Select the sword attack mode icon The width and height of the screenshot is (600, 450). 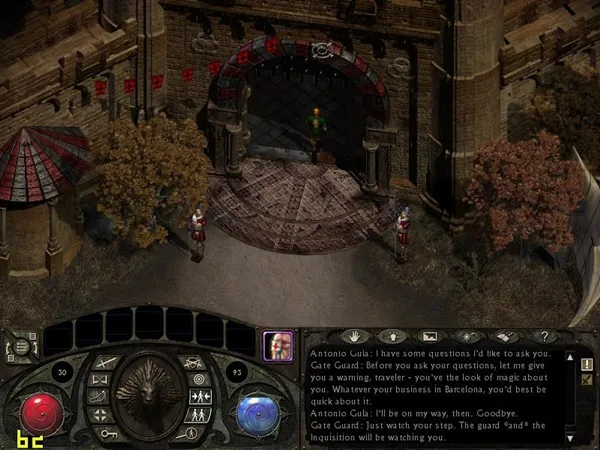click(107, 362)
